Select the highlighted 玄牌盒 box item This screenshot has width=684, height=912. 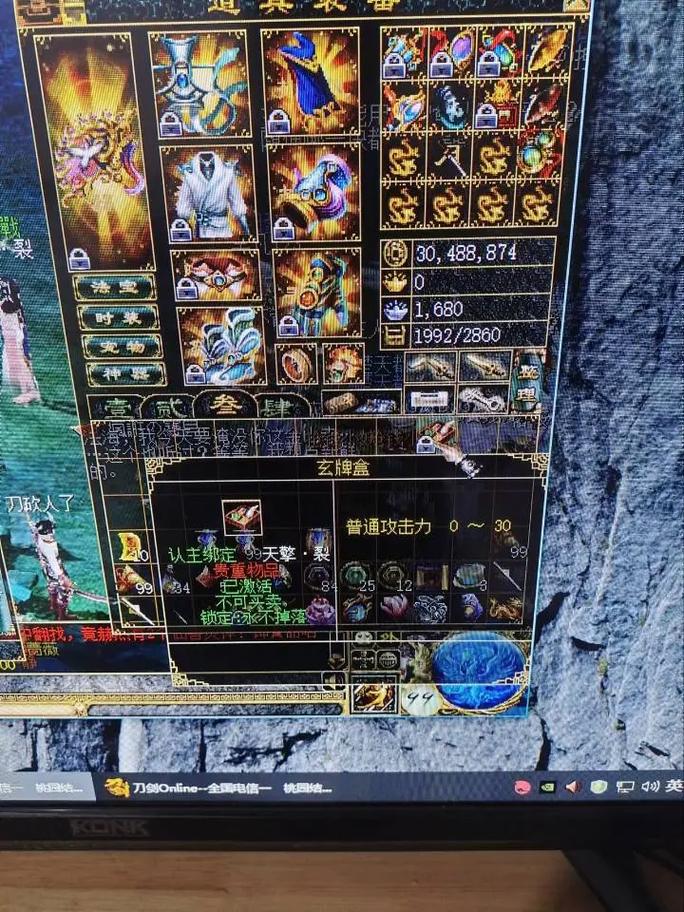242,517
